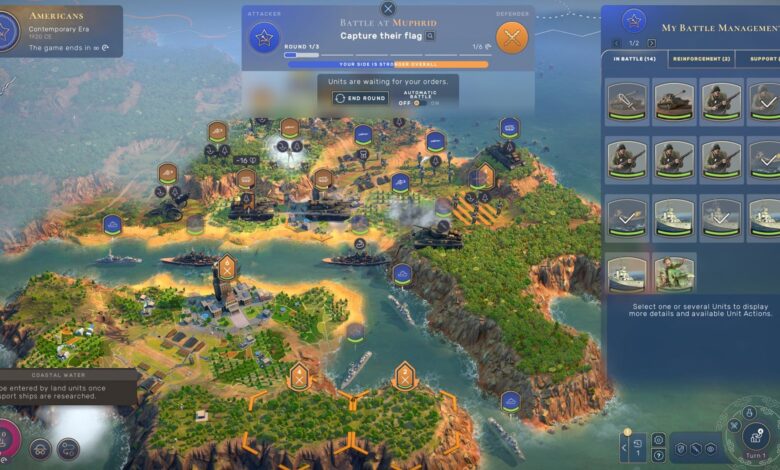This screenshot has height=470, width=780.
Task: Open the settings gear icon
Action: click(x=658, y=438)
